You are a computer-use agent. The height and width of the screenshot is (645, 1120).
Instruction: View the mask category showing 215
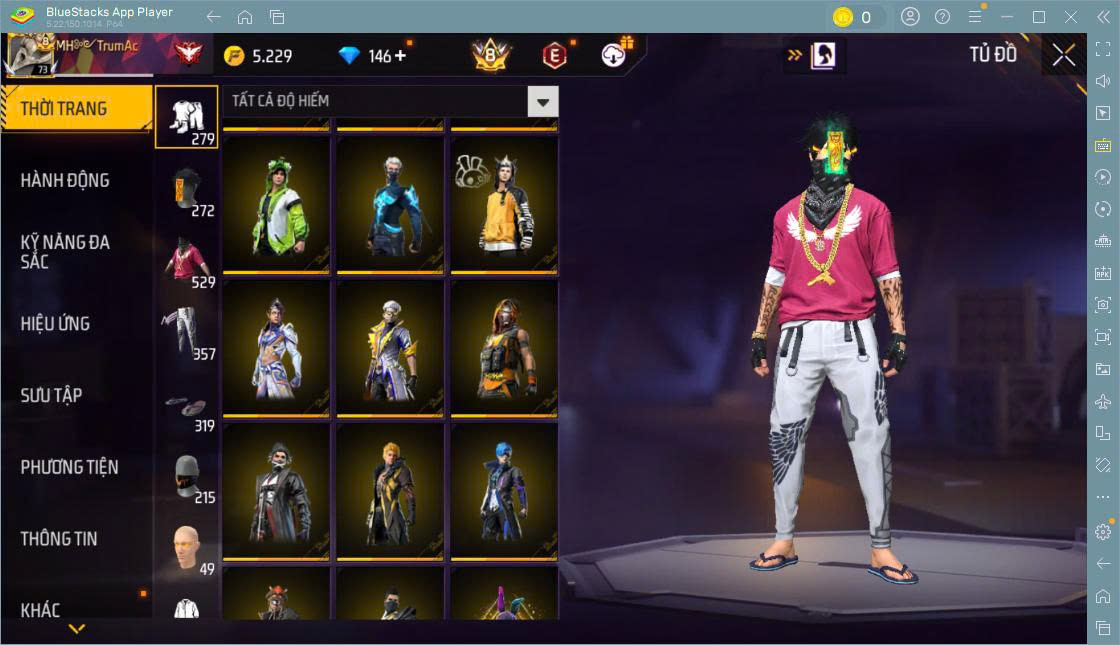[187, 478]
